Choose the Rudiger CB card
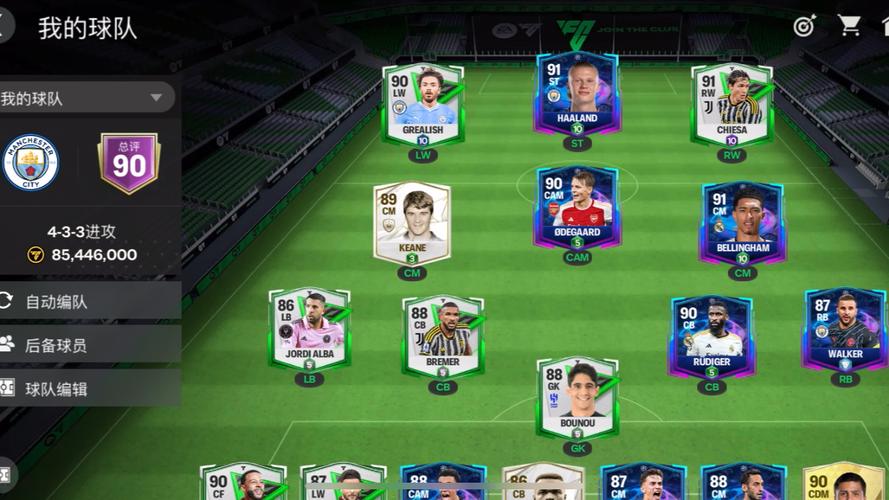 711,335
